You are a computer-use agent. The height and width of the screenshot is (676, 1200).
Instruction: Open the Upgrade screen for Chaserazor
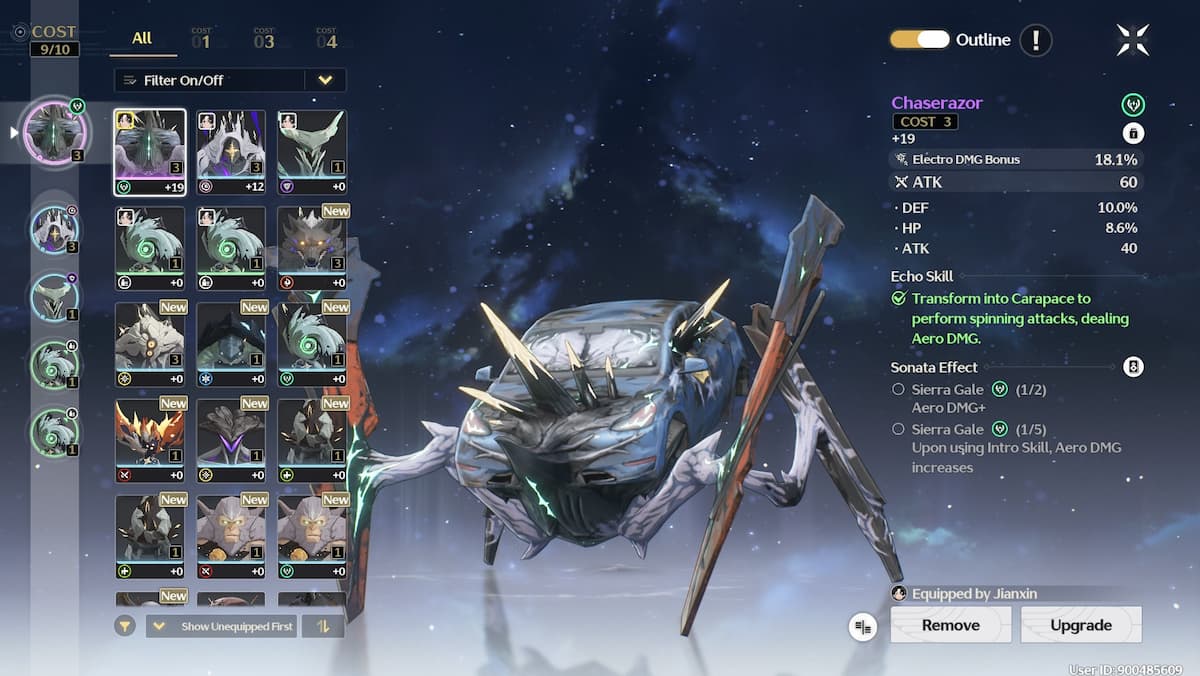coord(1080,625)
